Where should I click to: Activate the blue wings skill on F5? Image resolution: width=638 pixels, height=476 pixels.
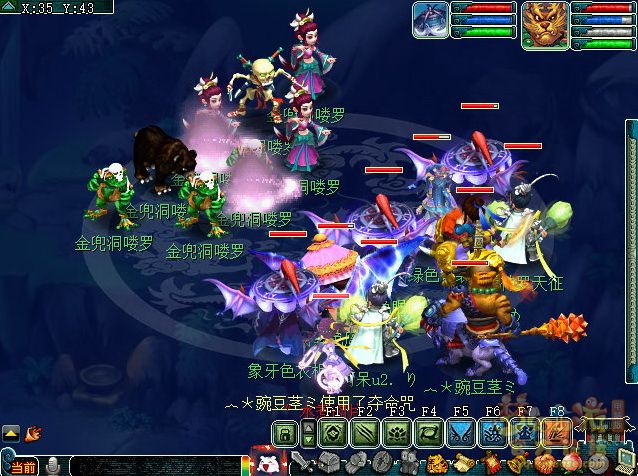tap(460, 433)
